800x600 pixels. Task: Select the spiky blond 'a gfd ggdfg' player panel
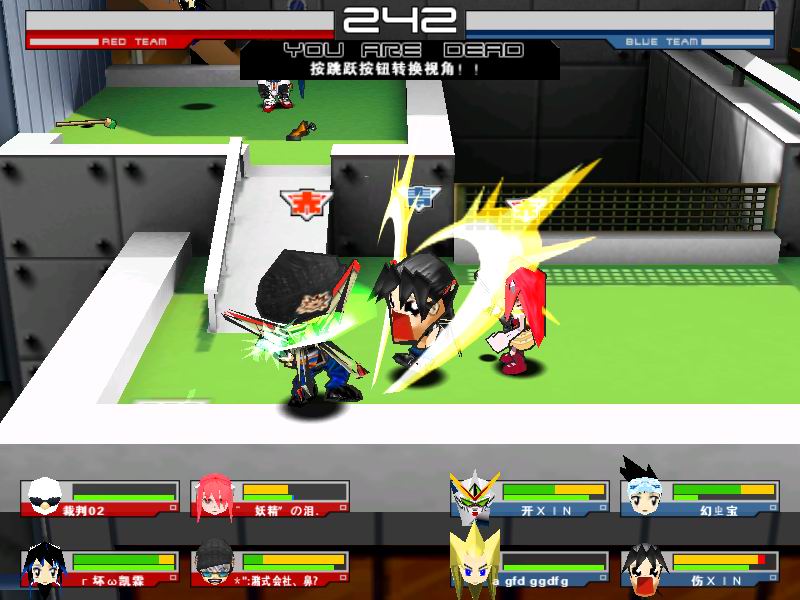(x=530, y=568)
